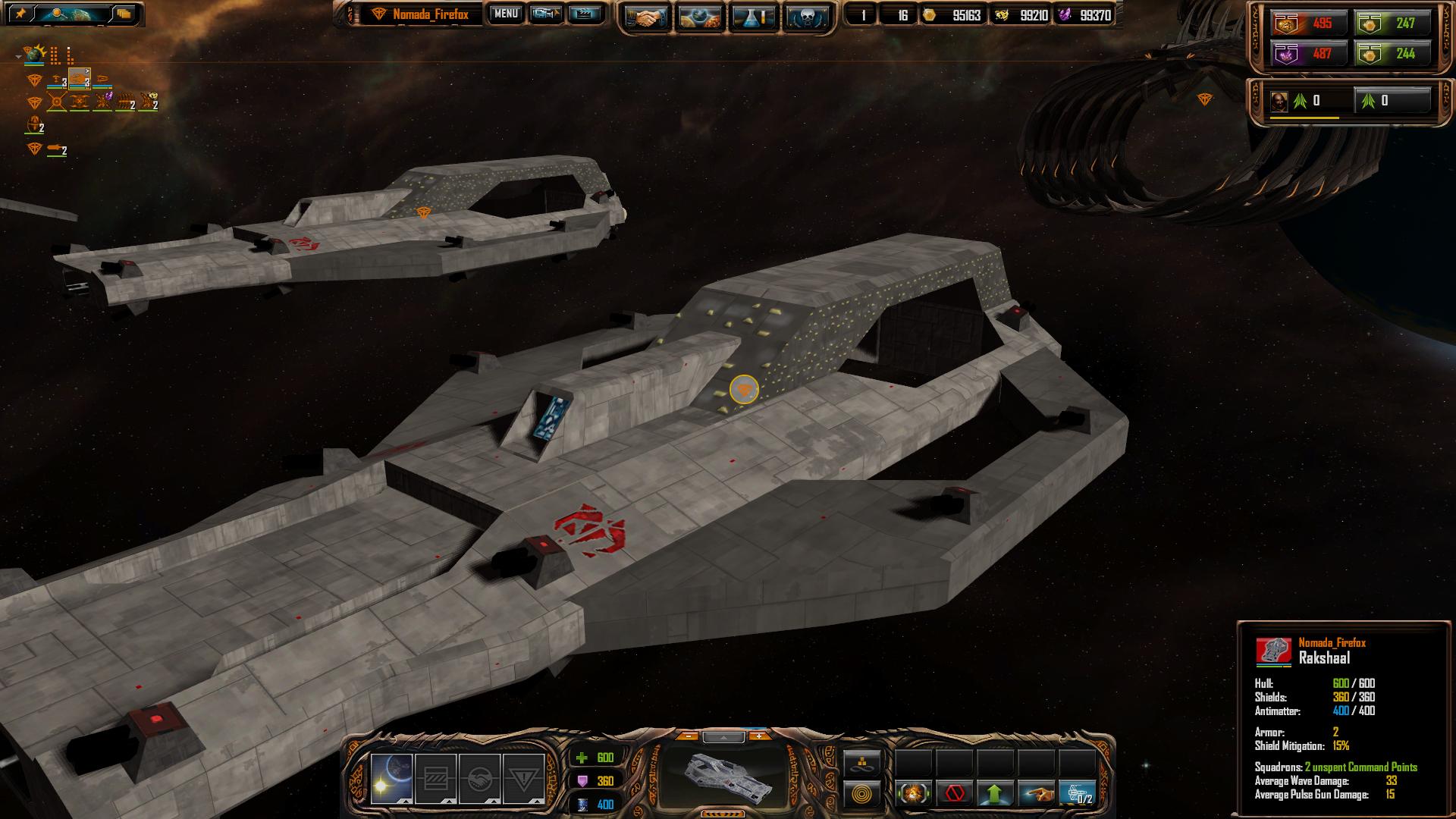The height and width of the screenshot is (819, 1456).
Task: Click the red stop command
Action: click(x=955, y=793)
